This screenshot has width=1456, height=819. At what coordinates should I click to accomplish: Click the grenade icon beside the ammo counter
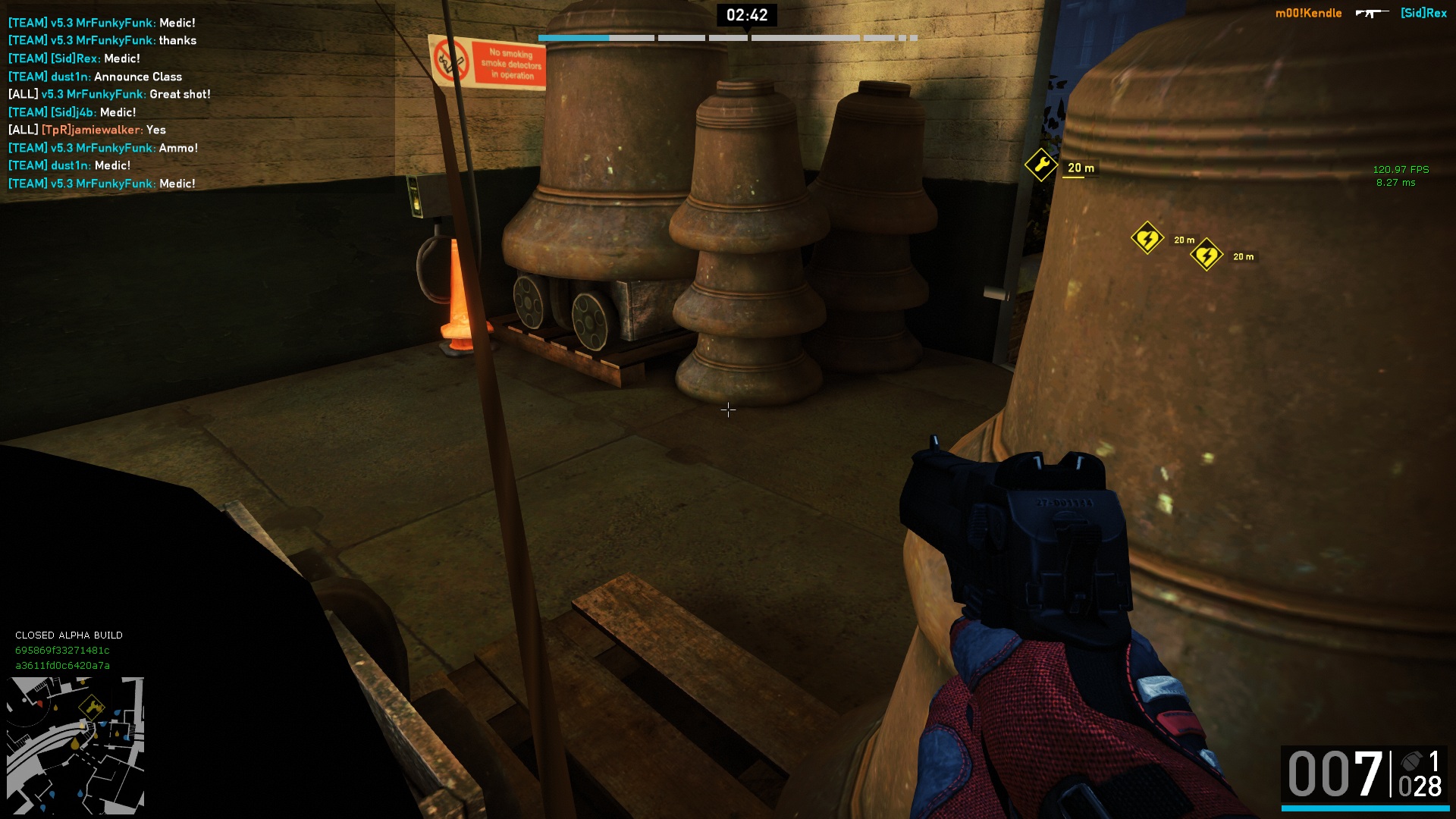[x=1411, y=761]
